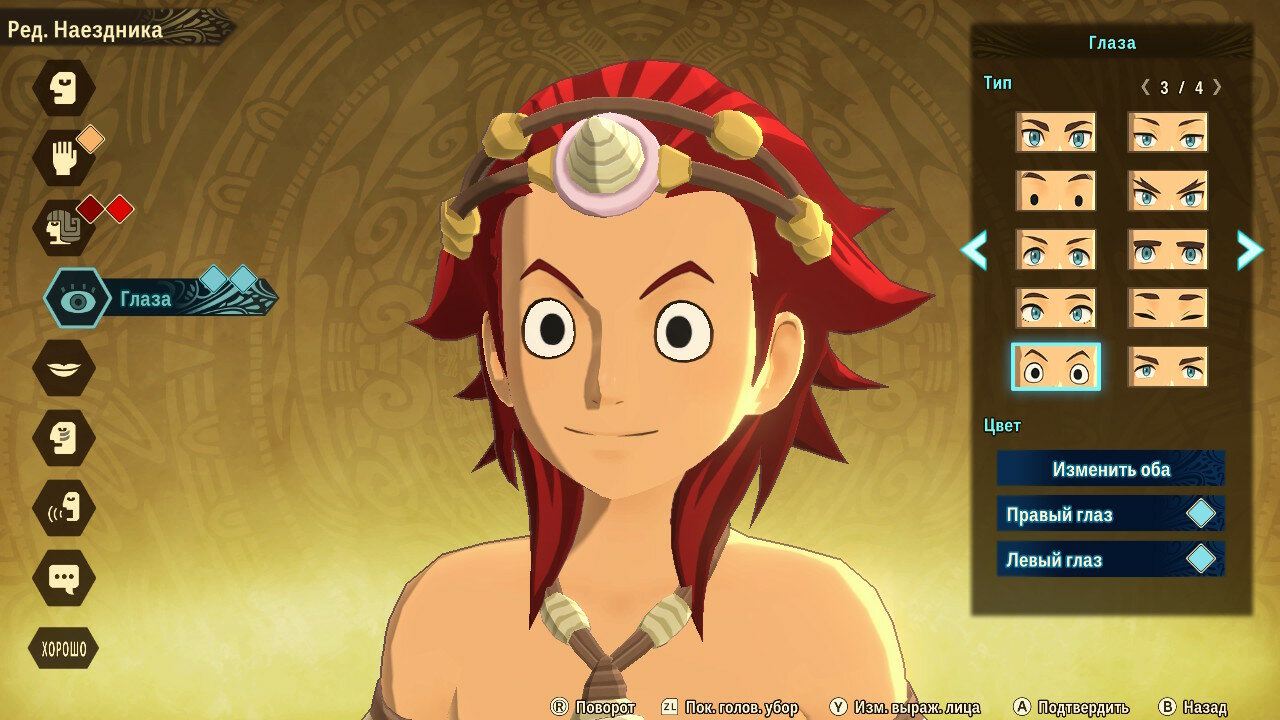
Task: Select the Глаза eyes category
Action: [x=78, y=298]
